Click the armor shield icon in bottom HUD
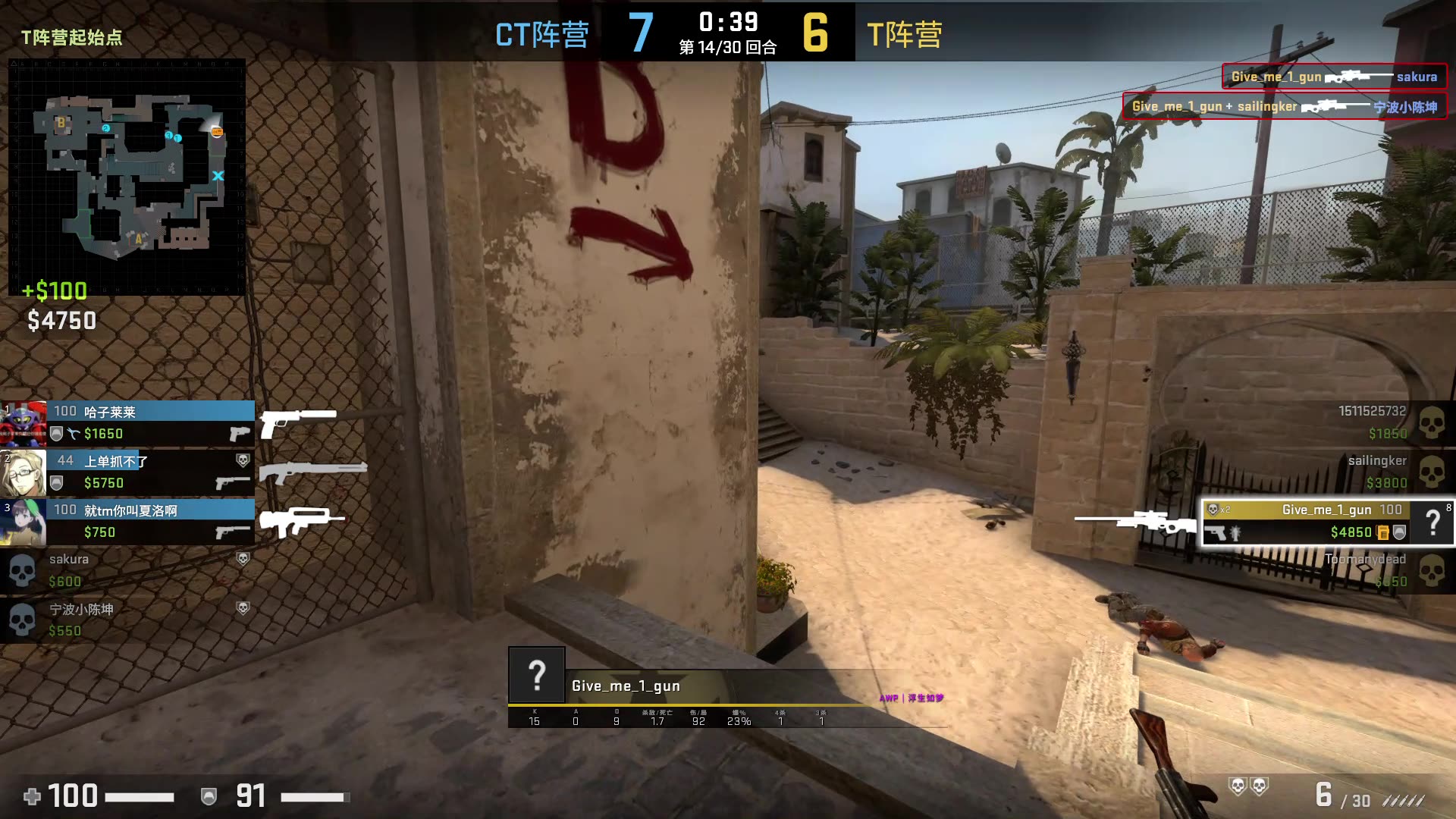Screen dimensions: 1456x819 [210, 795]
